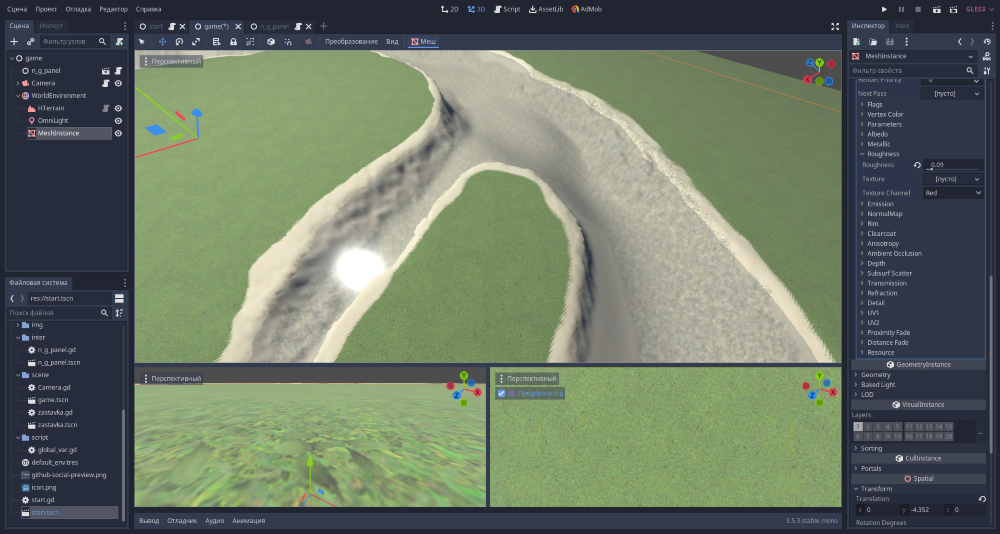Image resolution: width=1000 pixels, height=534 pixels.
Task: Select the Camera node in the scene tree
Action: (x=50, y=83)
